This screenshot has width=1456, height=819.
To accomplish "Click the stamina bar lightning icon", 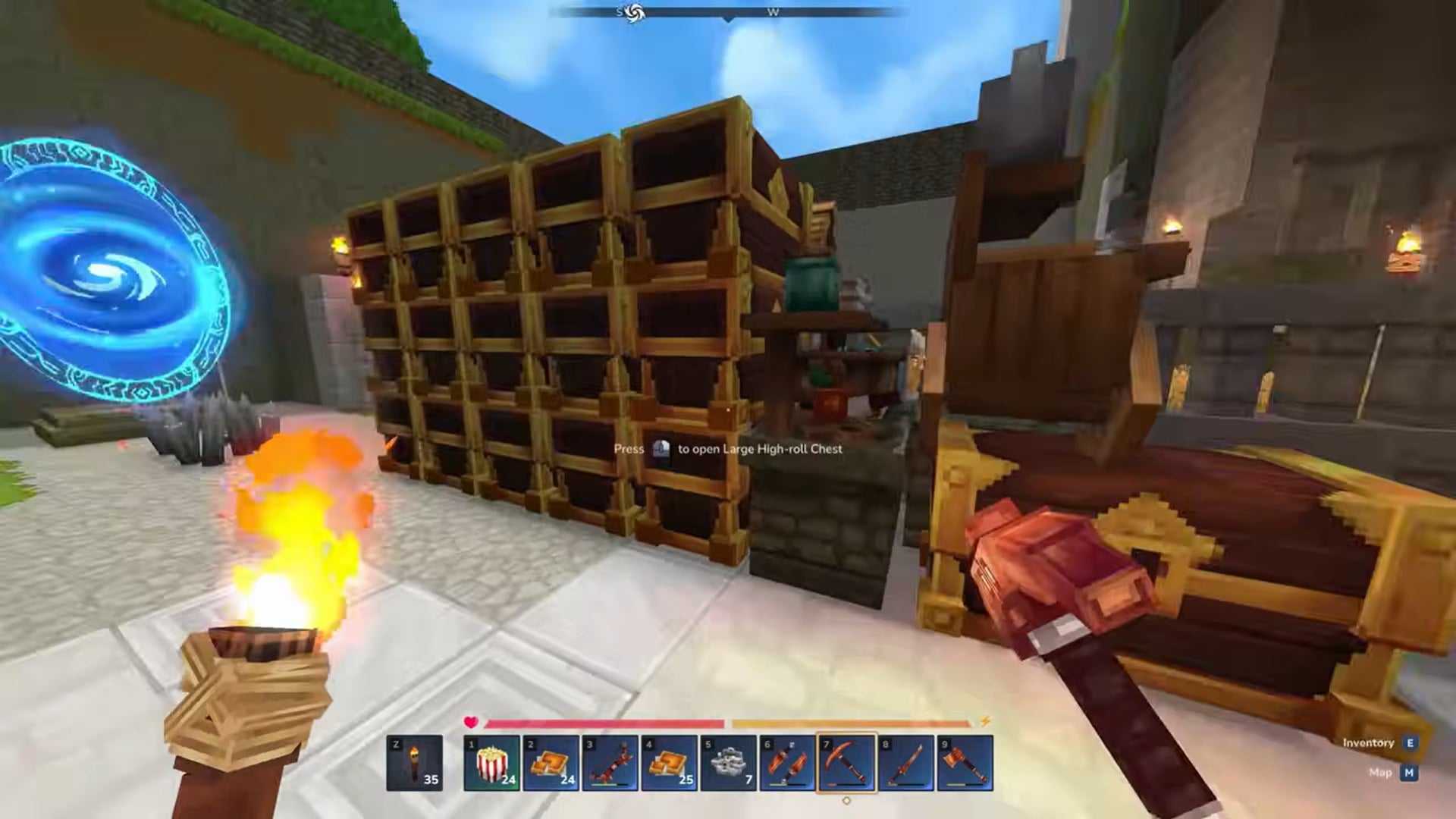I will pos(984,722).
